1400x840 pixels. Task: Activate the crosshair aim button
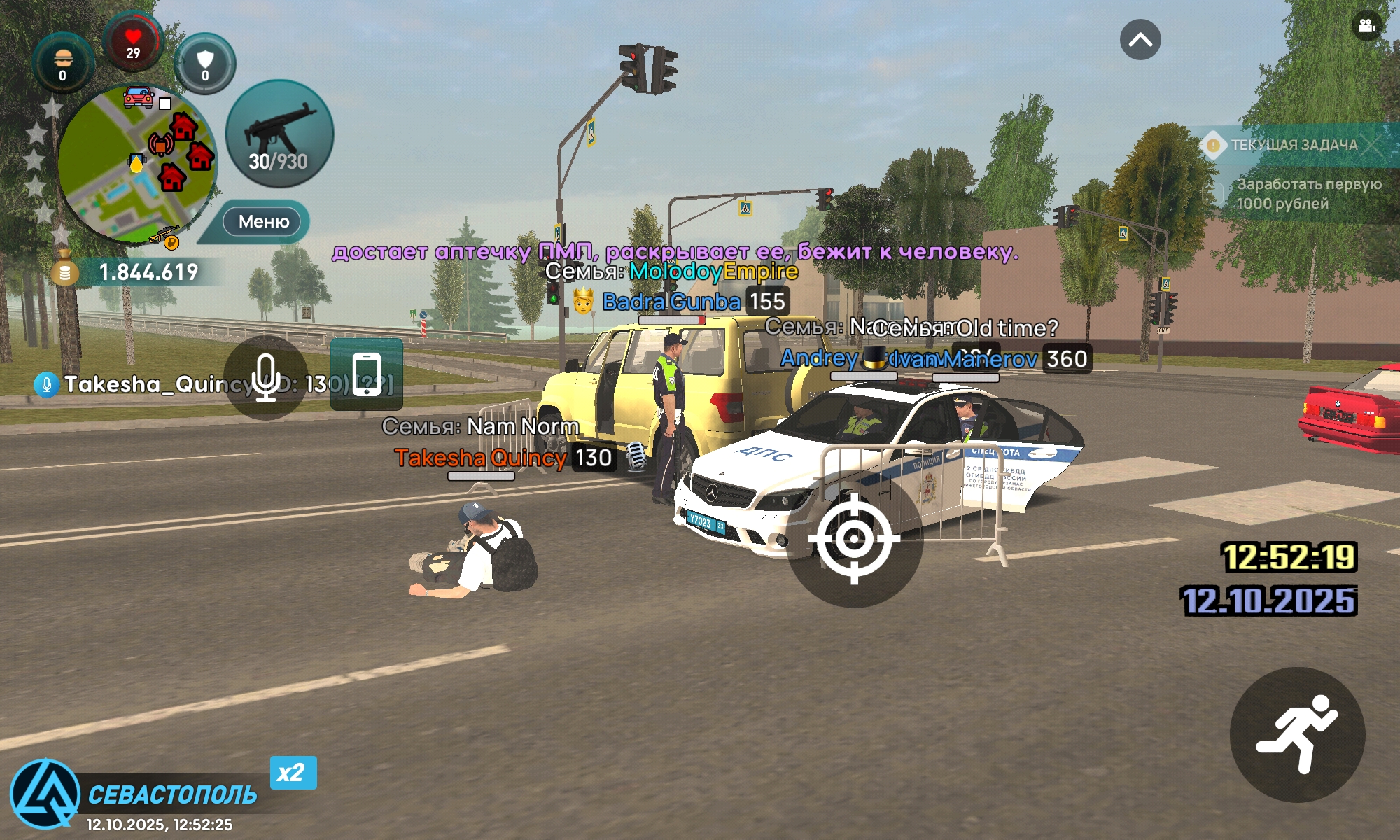854,539
